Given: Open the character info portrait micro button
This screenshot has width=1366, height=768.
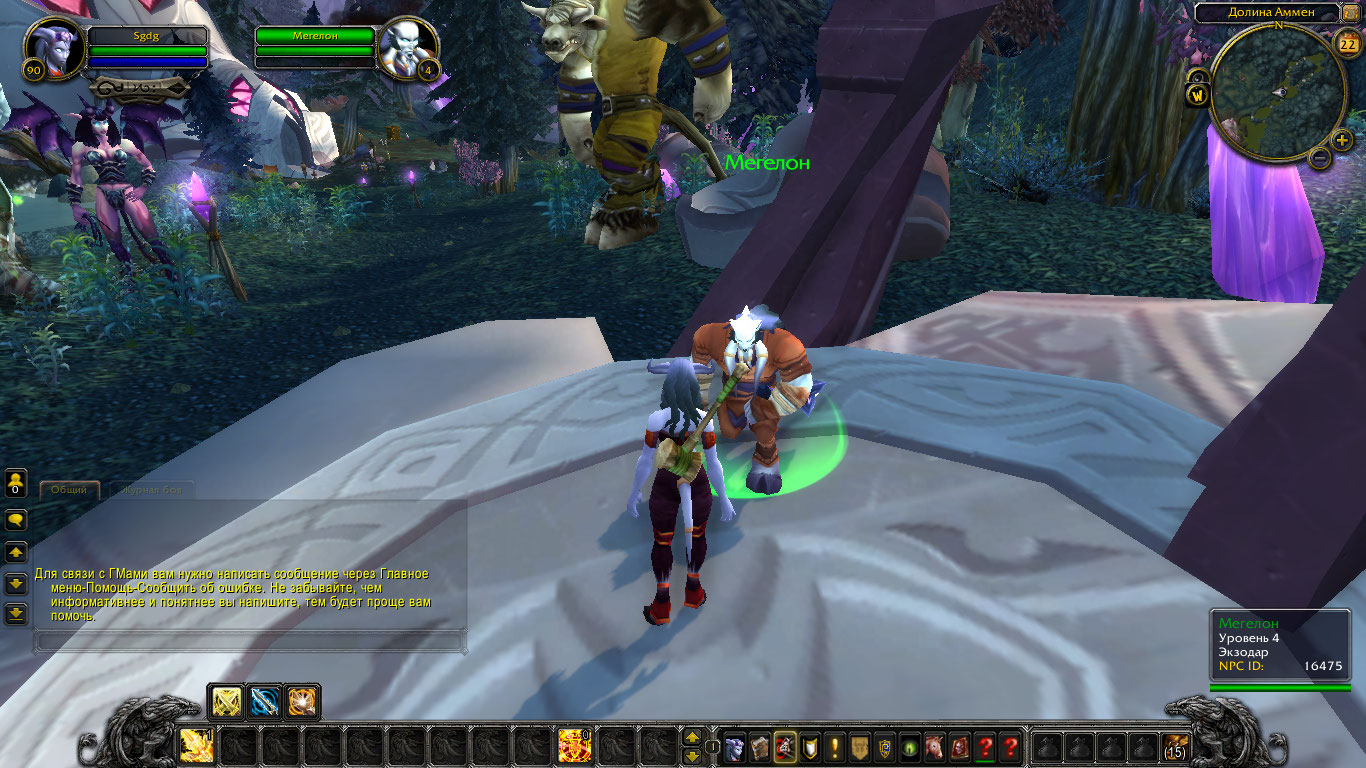Looking at the screenshot, I should point(735,746).
